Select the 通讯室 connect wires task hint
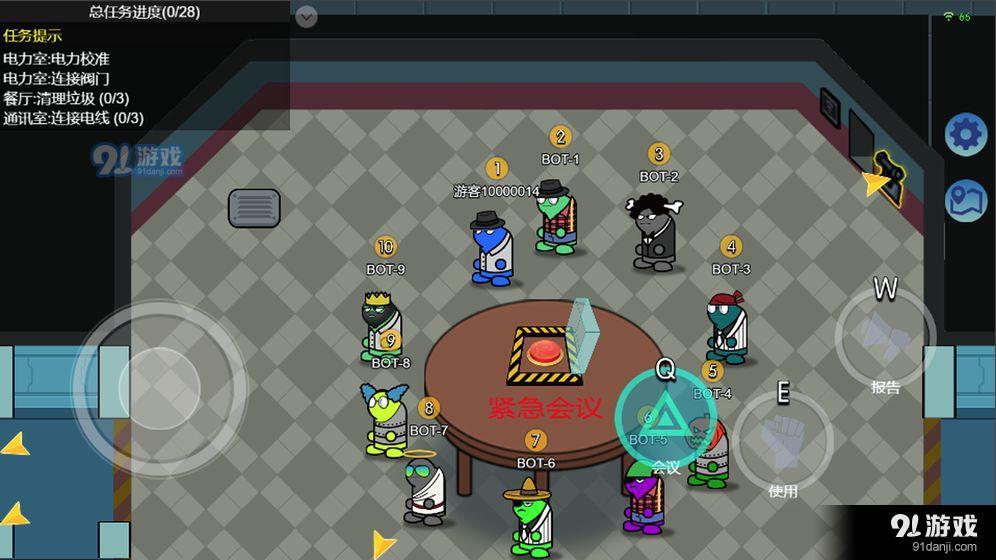 (73, 118)
